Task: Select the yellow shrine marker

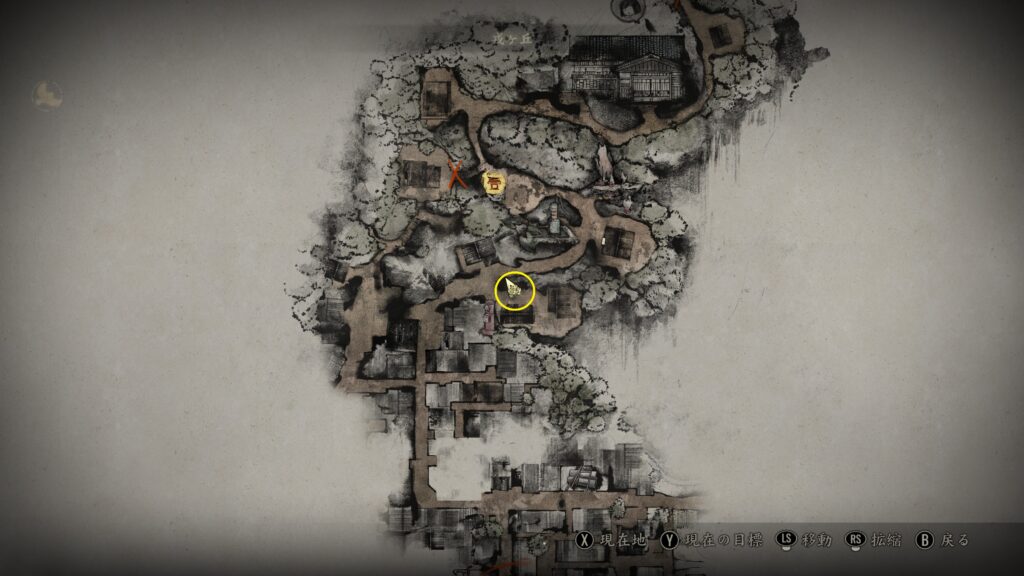Action: tap(493, 182)
